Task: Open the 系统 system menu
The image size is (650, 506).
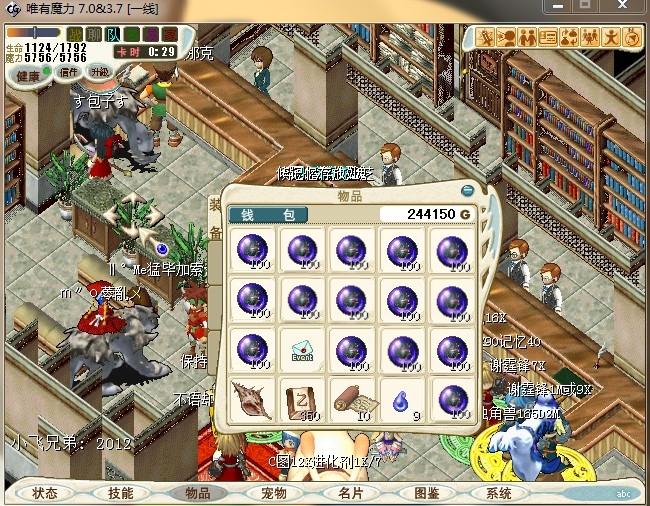Action: click(499, 493)
